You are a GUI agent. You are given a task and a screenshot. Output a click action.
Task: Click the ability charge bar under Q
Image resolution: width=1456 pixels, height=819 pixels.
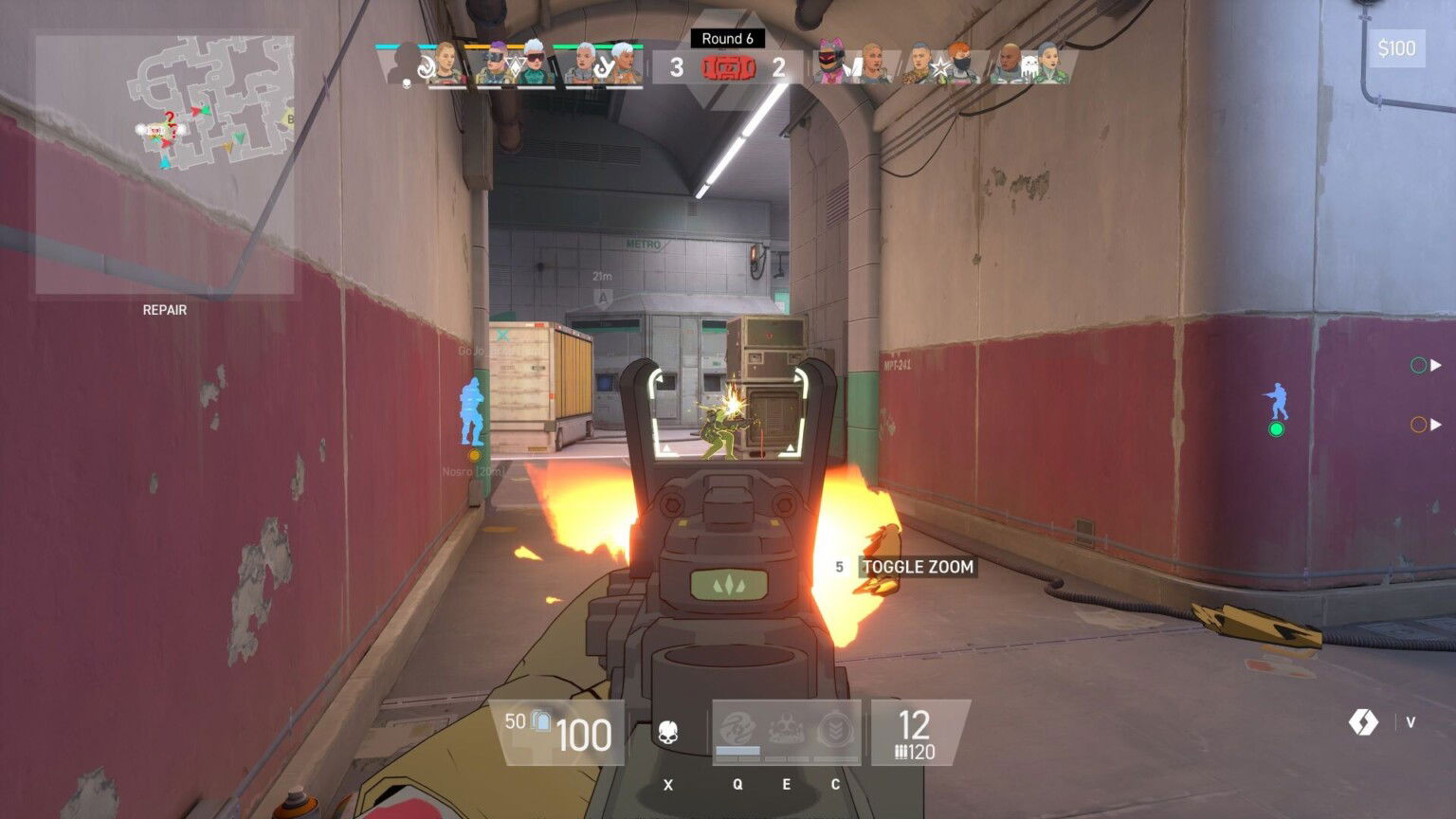[738, 750]
